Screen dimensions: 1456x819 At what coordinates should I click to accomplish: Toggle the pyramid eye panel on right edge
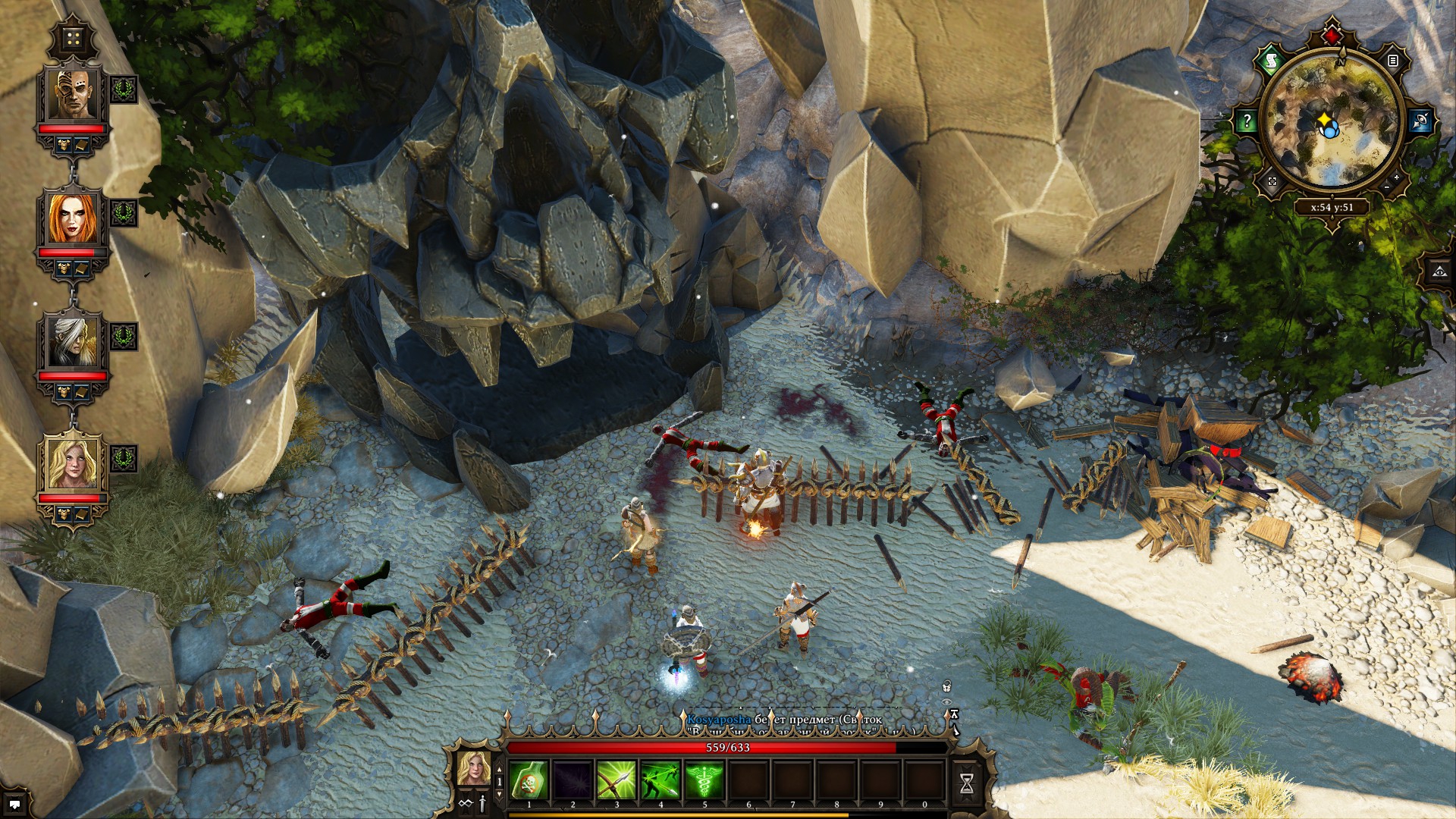pyautogui.click(x=1440, y=271)
